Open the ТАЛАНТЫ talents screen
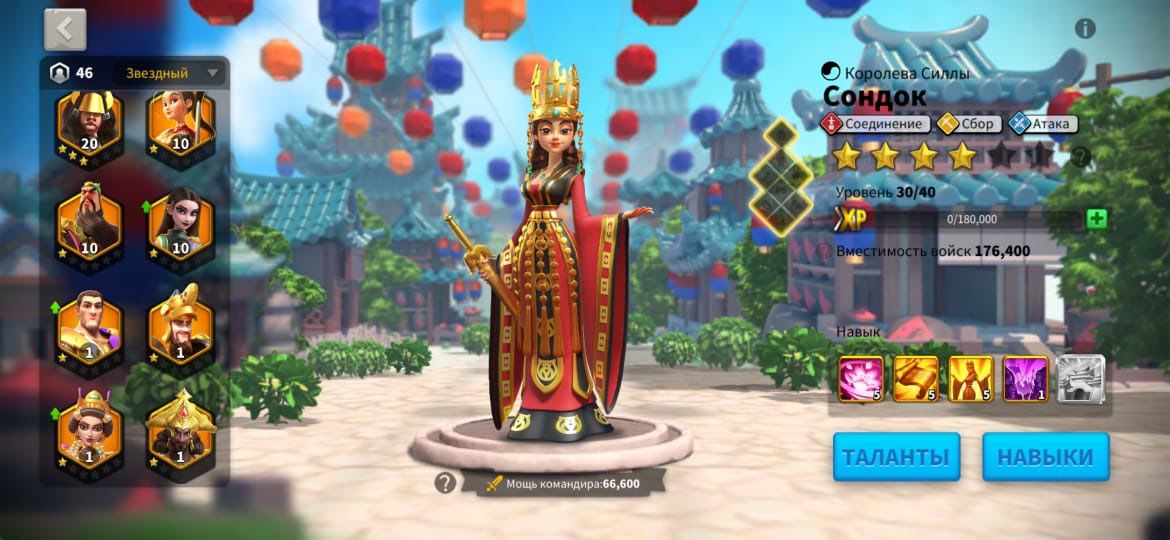The height and width of the screenshot is (540, 1170). (x=896, y=457)
